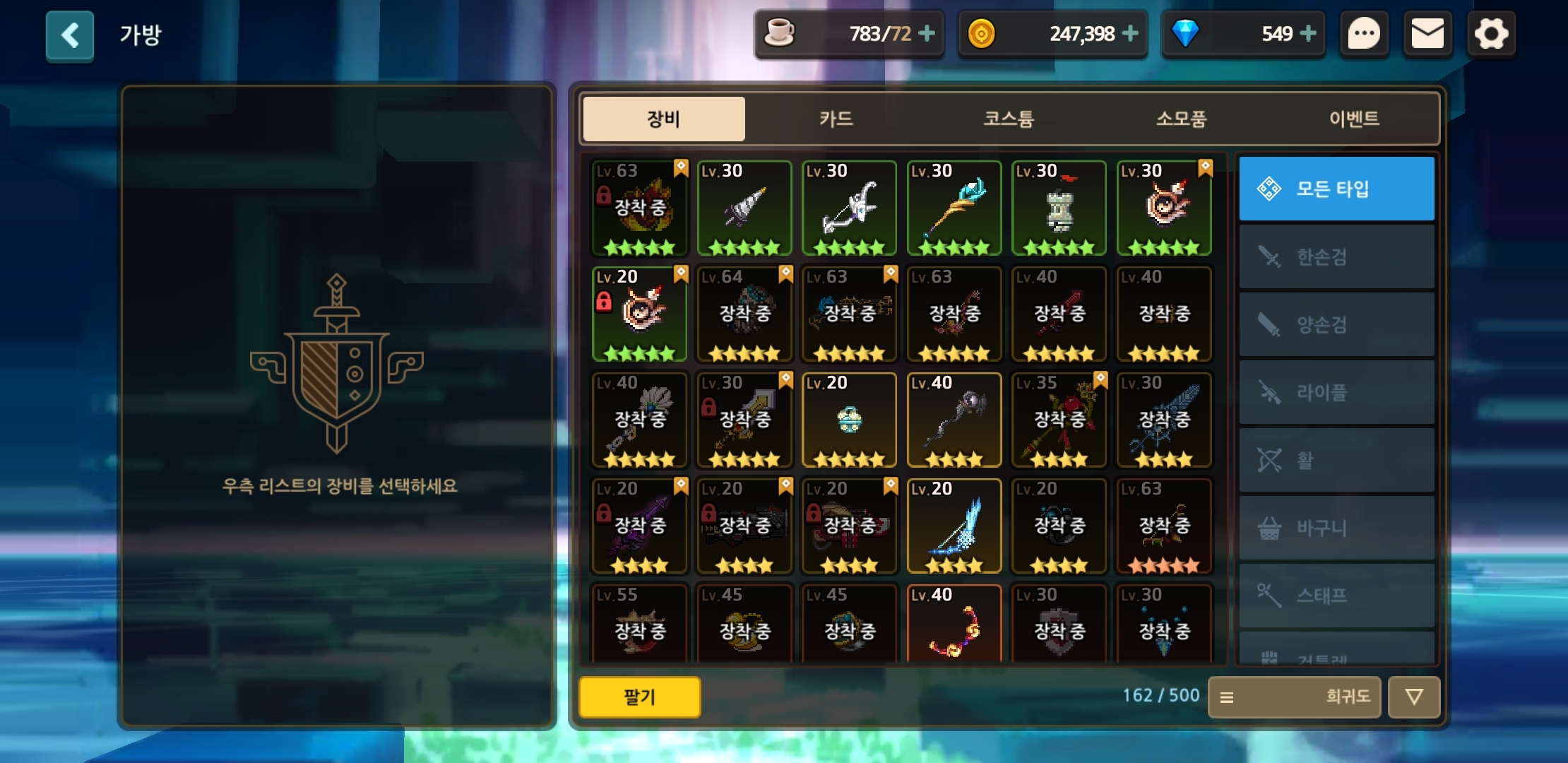Filter by 스태프 type

tap(1336, 596)
